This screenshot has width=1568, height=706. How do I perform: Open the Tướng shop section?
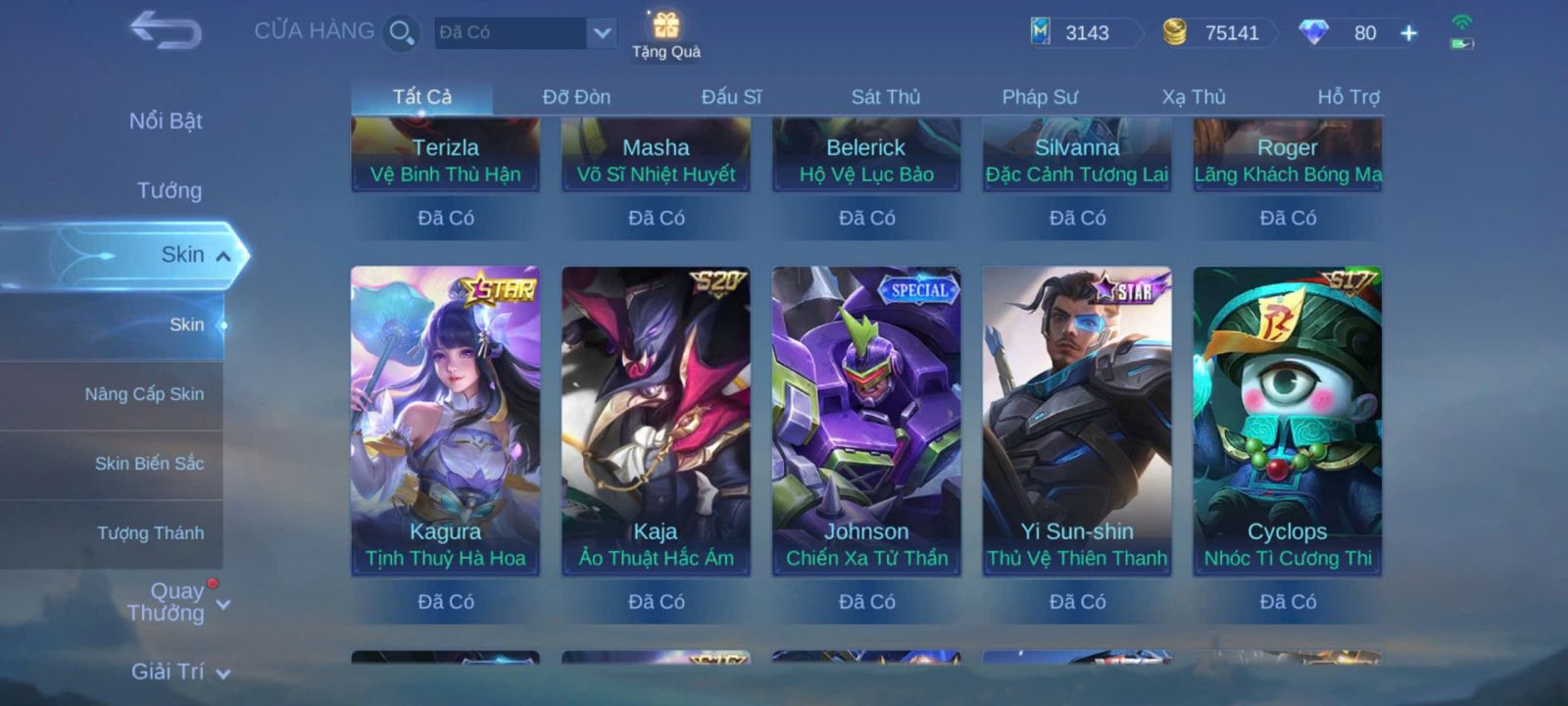pos(169,190)
